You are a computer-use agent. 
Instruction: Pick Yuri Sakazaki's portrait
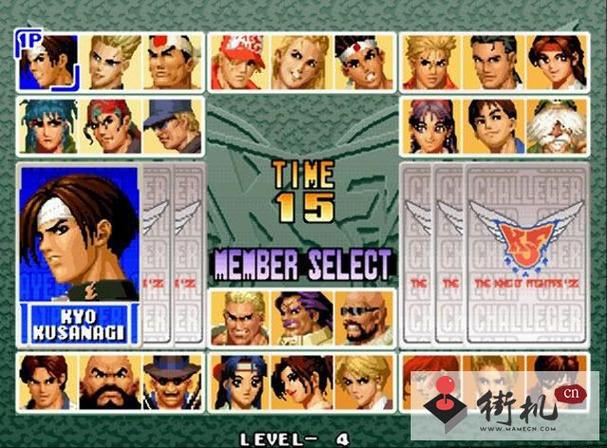[x=555, y=62]
